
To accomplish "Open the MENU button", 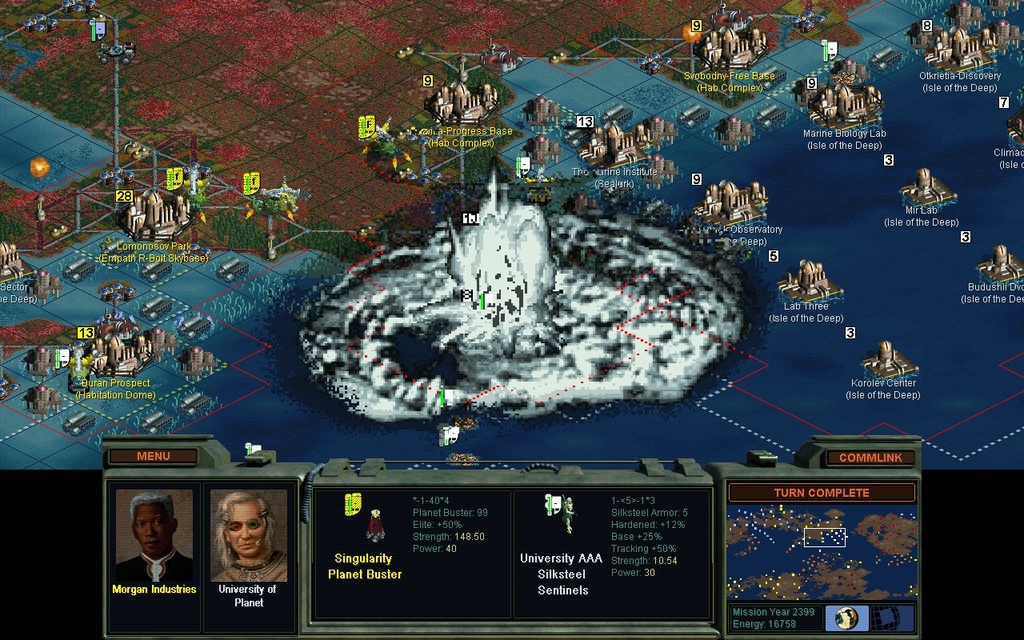I will [153, 456].
